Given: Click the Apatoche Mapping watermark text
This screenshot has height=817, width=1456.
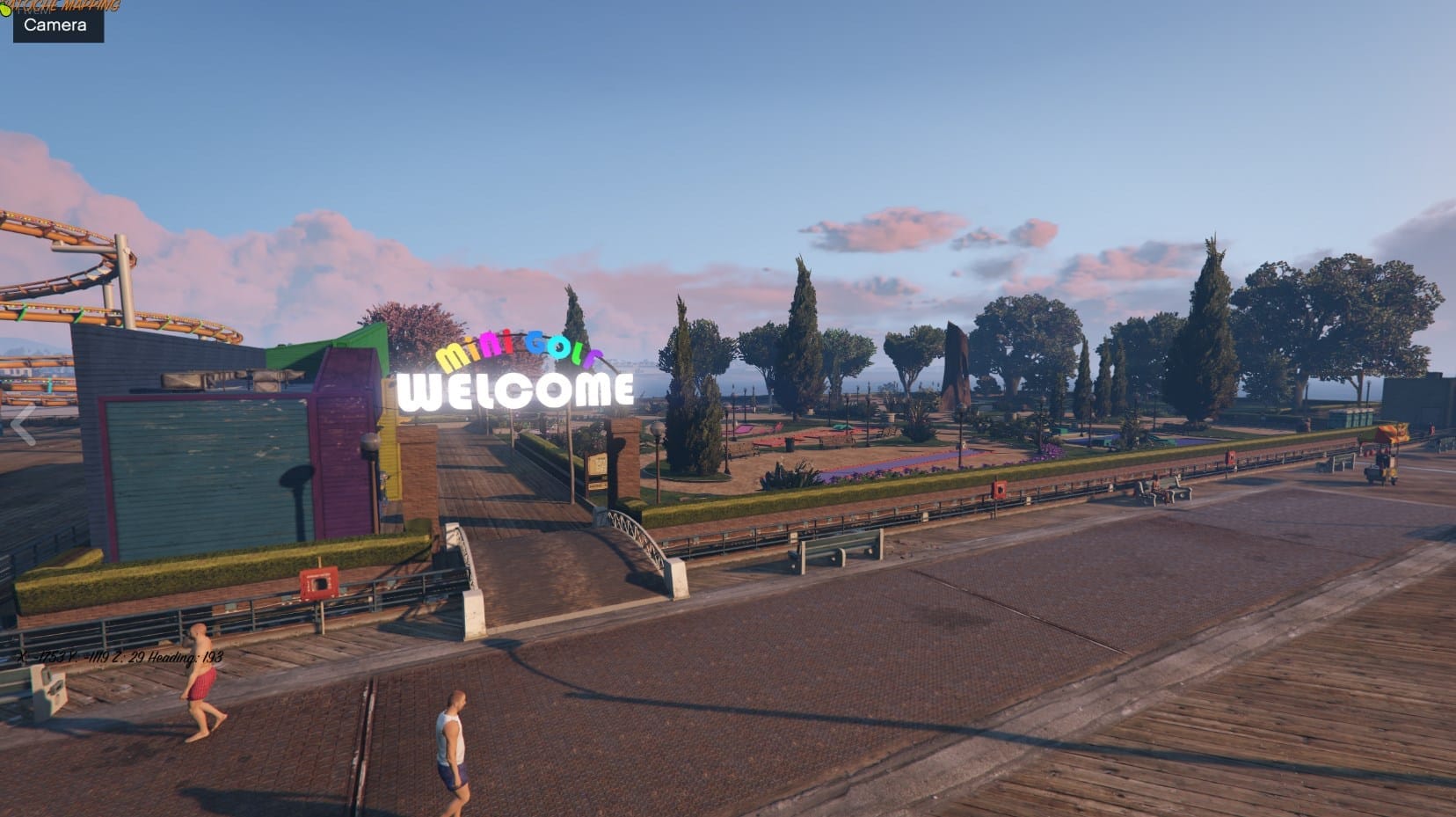Looking at the screenshot, I should [66, 6].
